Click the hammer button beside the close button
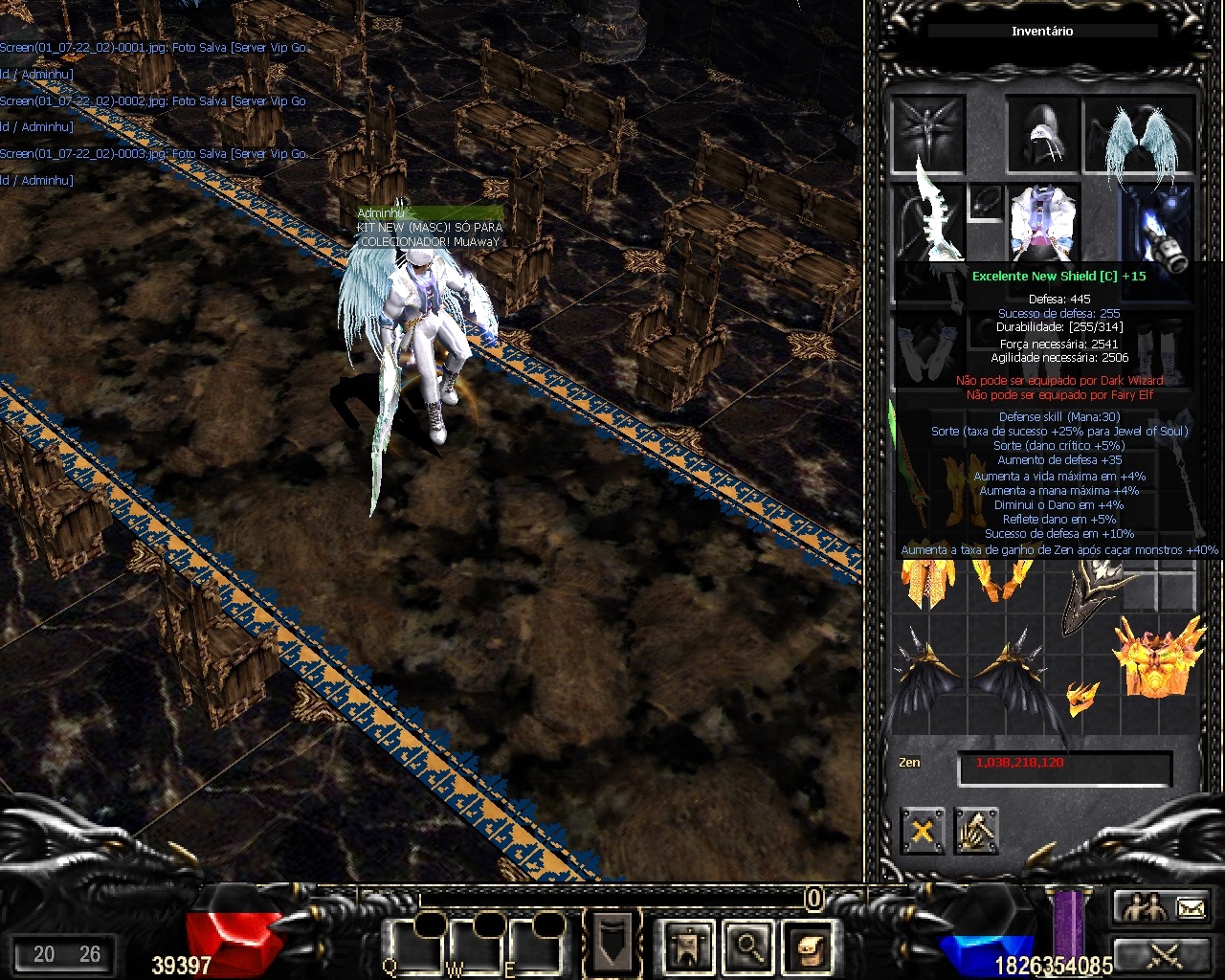This screenshot has width=1225, height=980. [975, 831]
